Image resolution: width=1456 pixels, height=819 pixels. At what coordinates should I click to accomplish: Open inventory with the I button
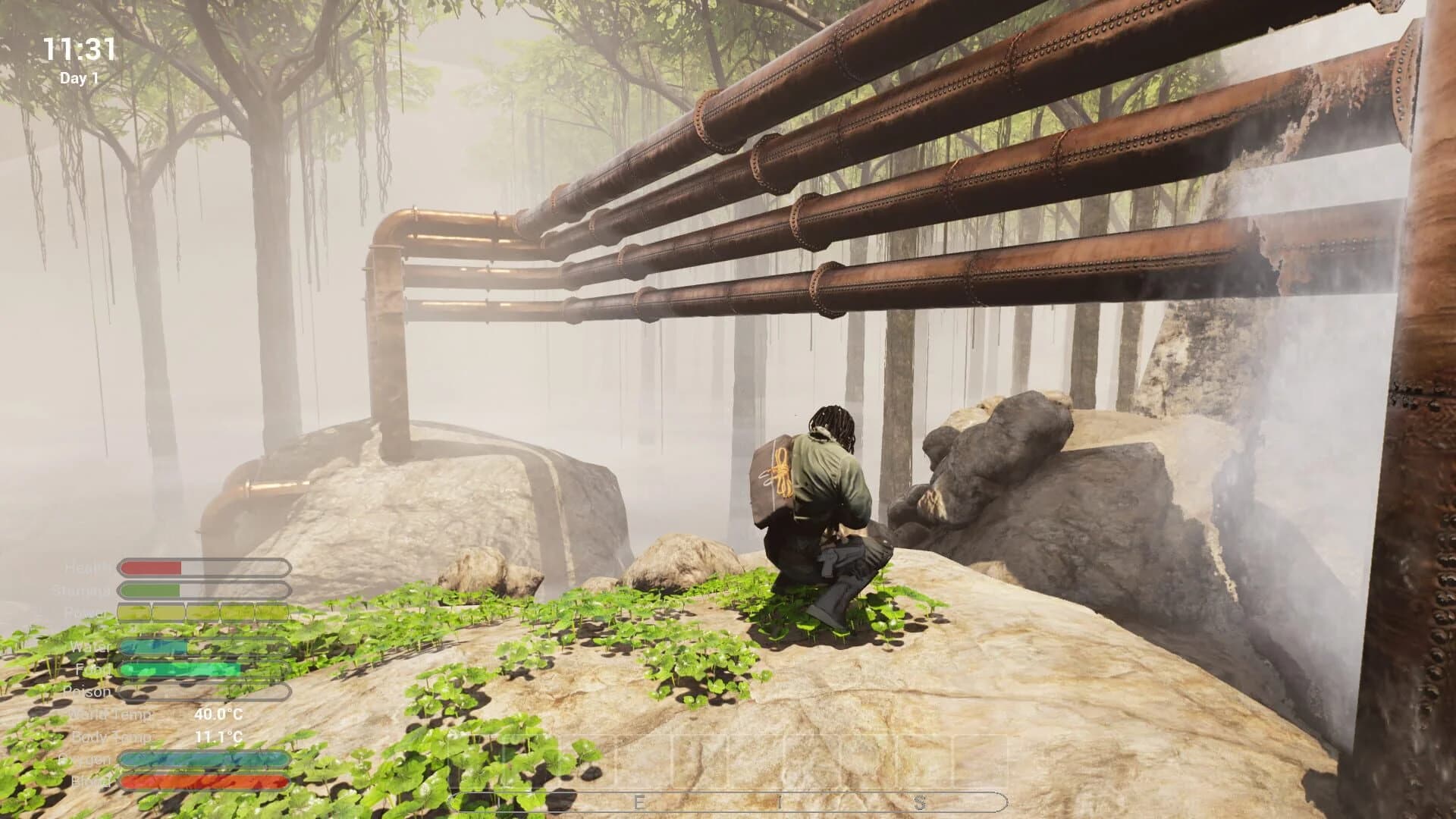click(x=781, y=801)
